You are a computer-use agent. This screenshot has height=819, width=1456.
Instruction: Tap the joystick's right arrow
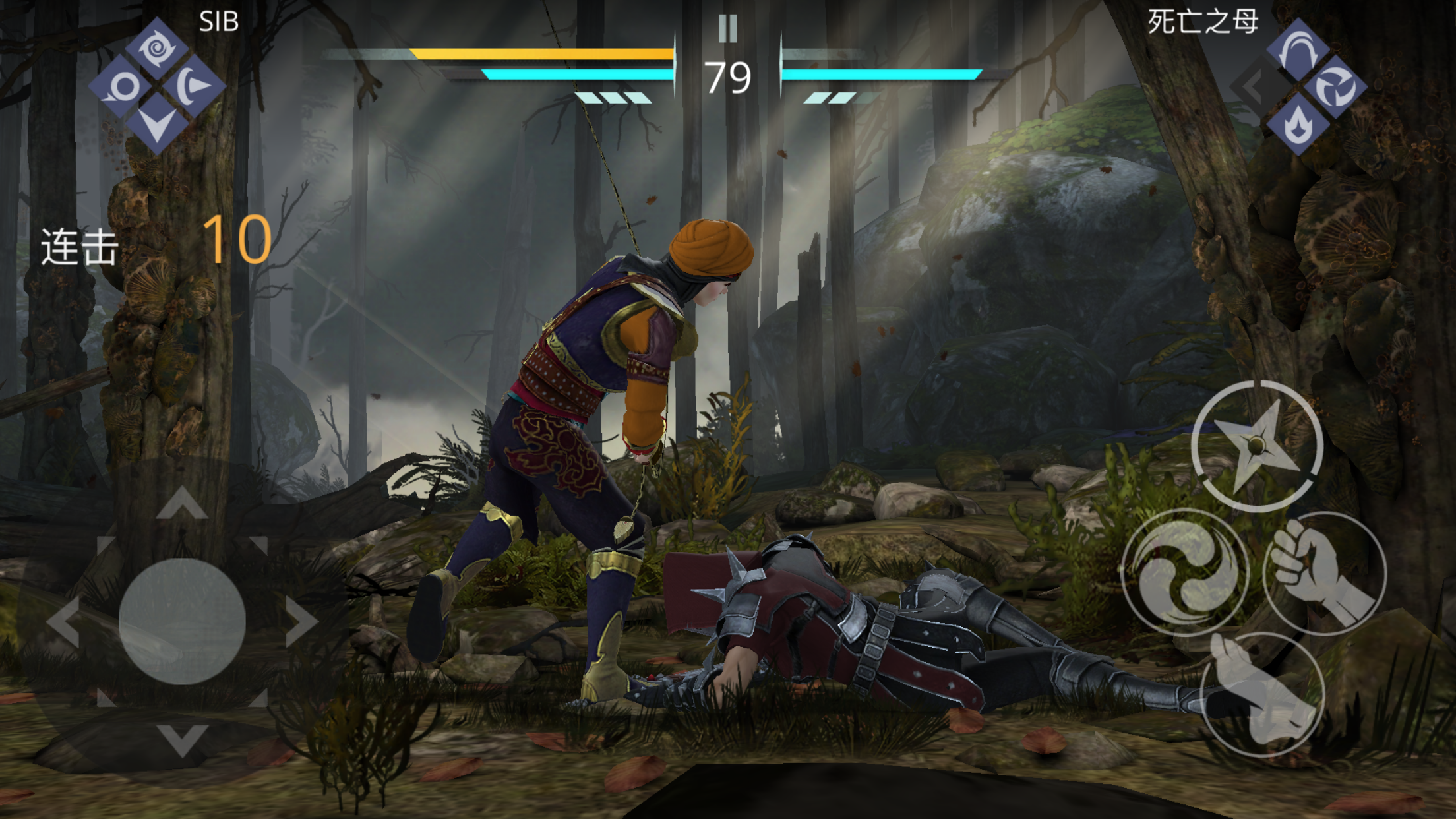pyautogui.click(x=301, y=621)
